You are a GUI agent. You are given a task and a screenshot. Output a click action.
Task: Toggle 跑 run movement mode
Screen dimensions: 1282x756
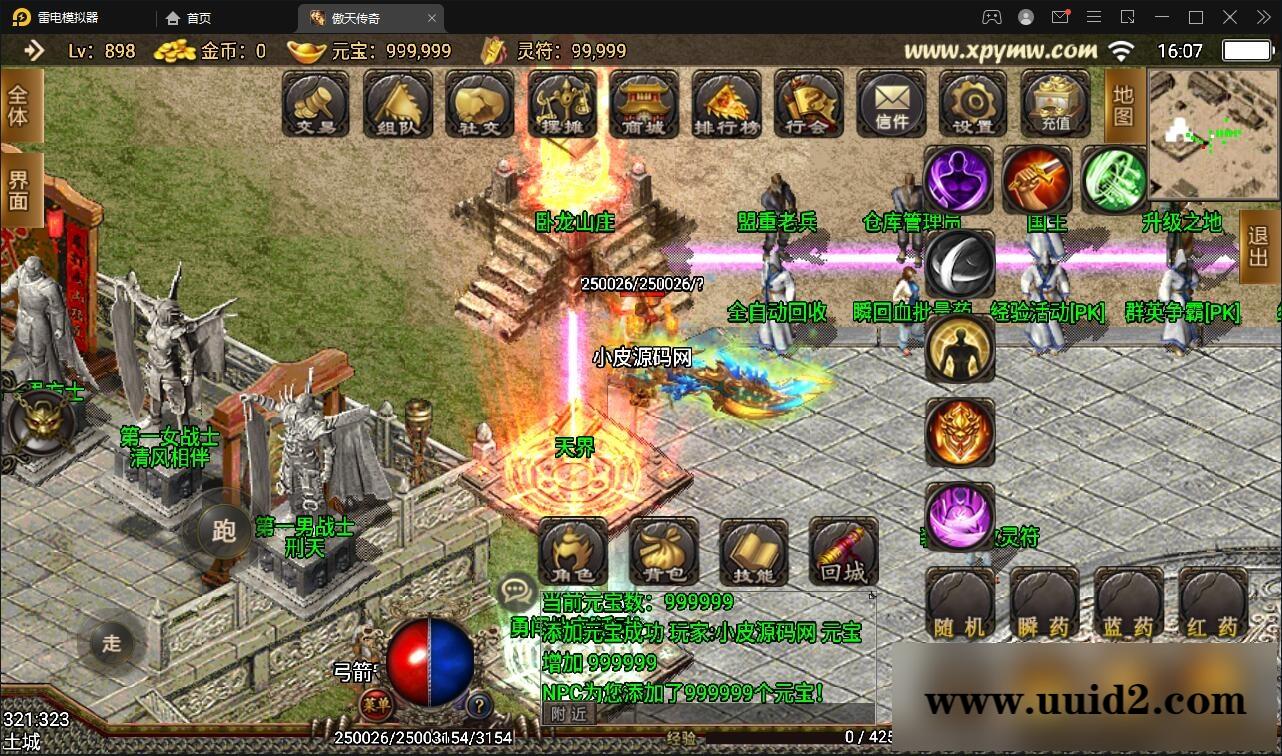(223, 533)
